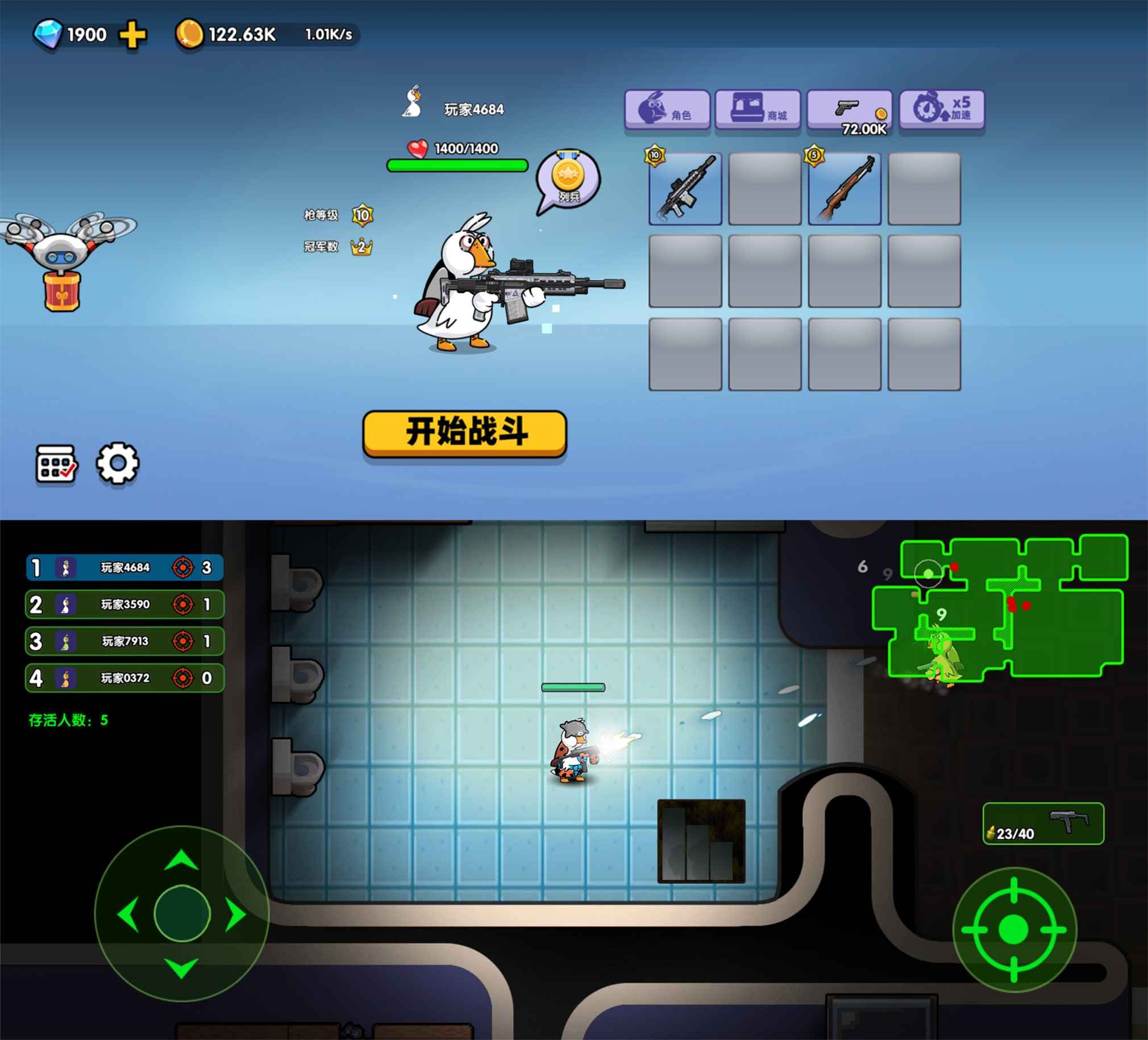Open the 角色 character menu
The image size is (1148, 1040).
coord(667,109)
